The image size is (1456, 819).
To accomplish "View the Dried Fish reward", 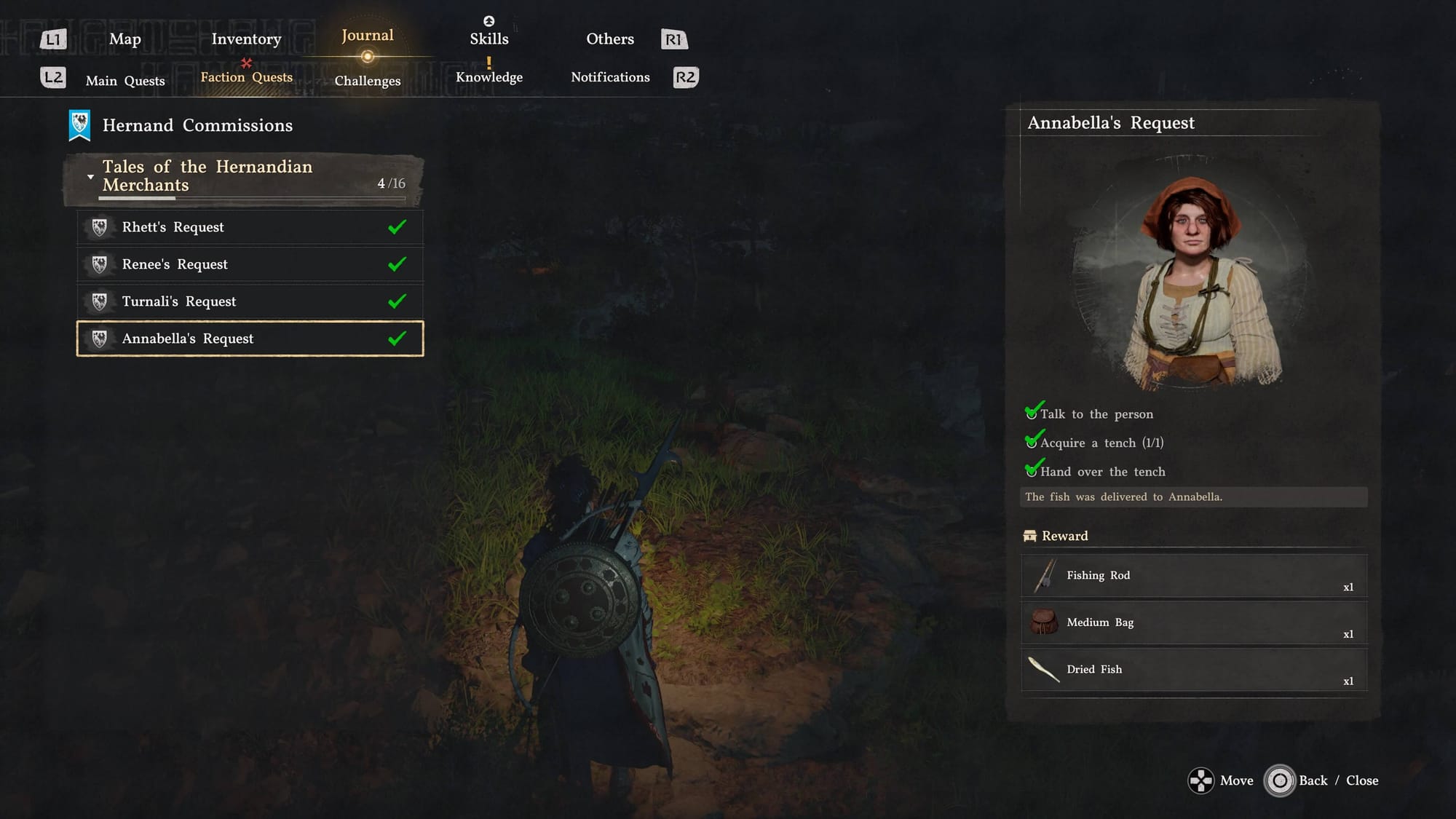I will [1193, 670].
